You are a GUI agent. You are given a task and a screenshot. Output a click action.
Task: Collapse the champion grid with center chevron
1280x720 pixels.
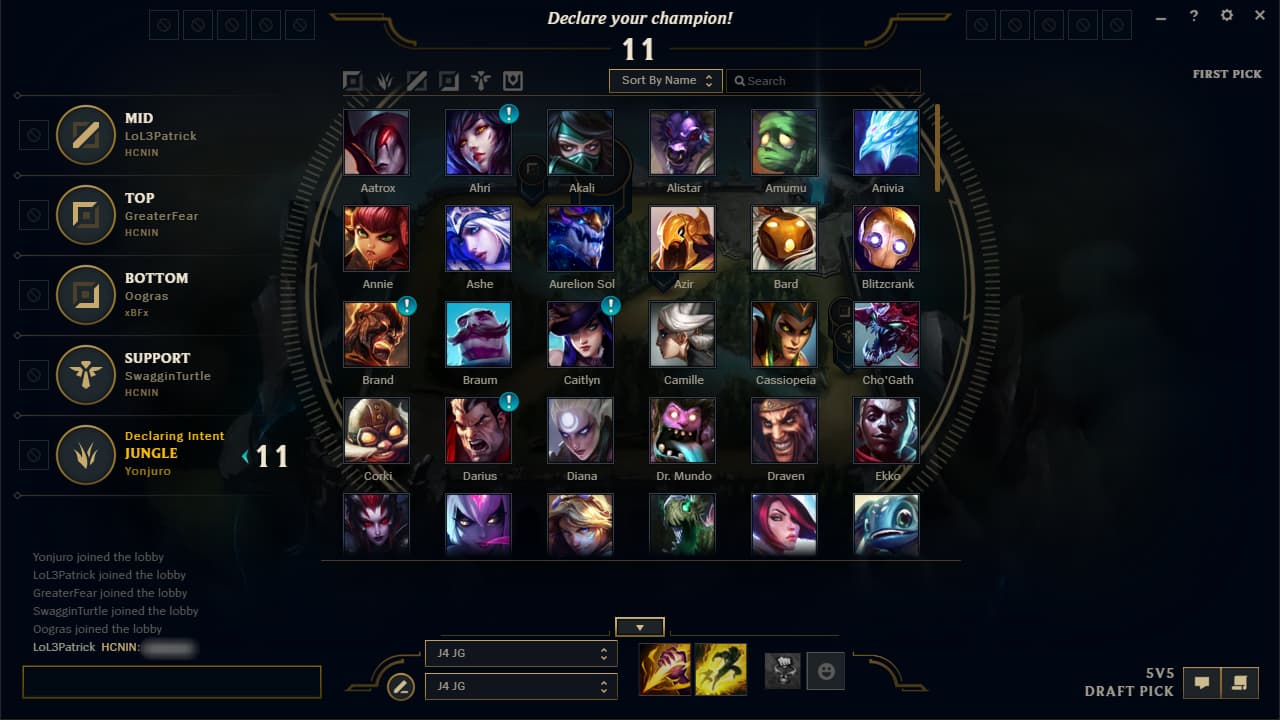pos(639,626)
